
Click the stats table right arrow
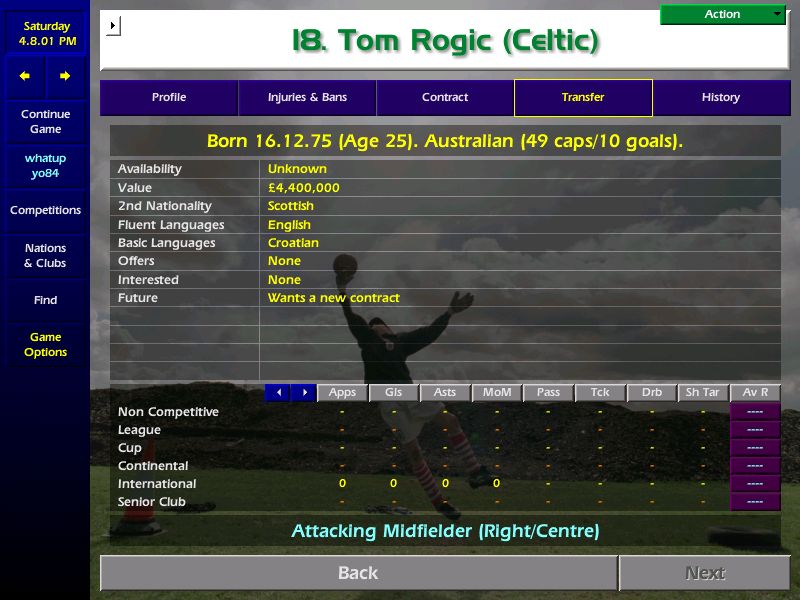pyautogui.click(x=304, y=393)
